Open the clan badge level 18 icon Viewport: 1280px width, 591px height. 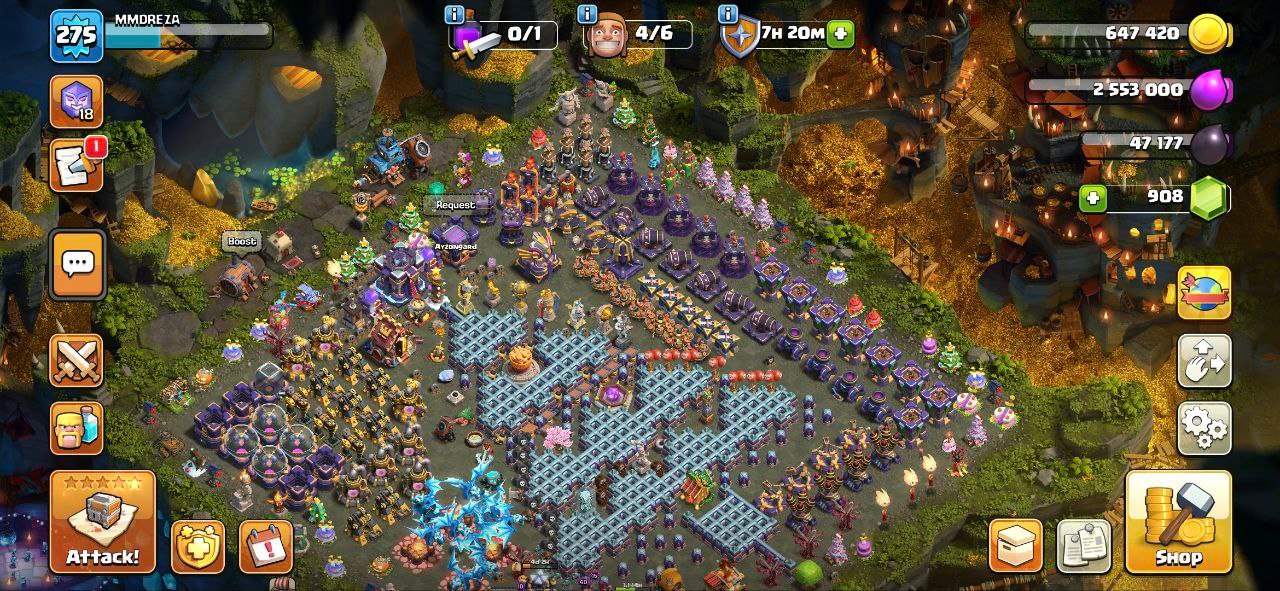pos(76,101)
